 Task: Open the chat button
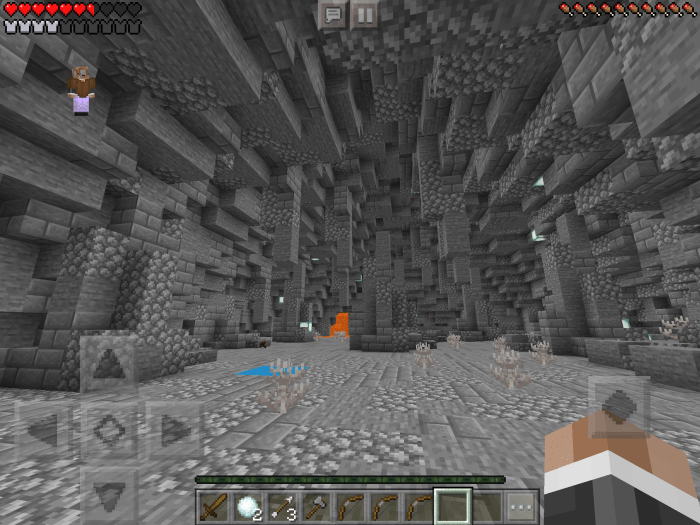[333, 14]
